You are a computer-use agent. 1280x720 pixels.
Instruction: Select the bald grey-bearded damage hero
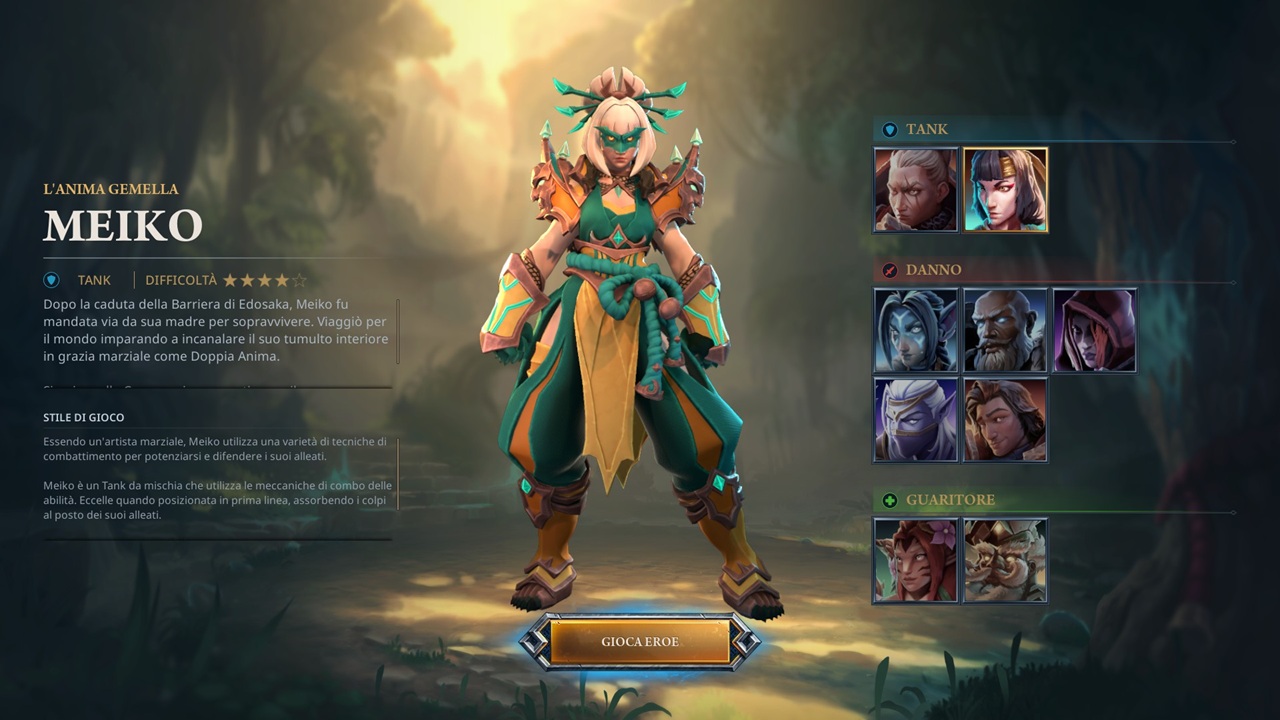(1005, 330)
